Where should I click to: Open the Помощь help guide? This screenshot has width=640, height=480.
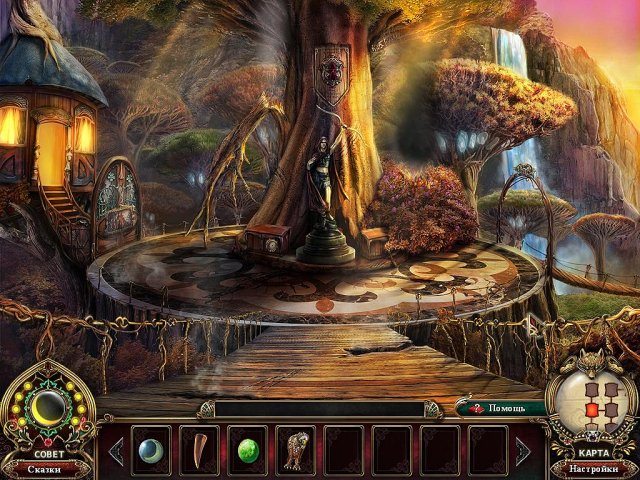pos(501,408)
